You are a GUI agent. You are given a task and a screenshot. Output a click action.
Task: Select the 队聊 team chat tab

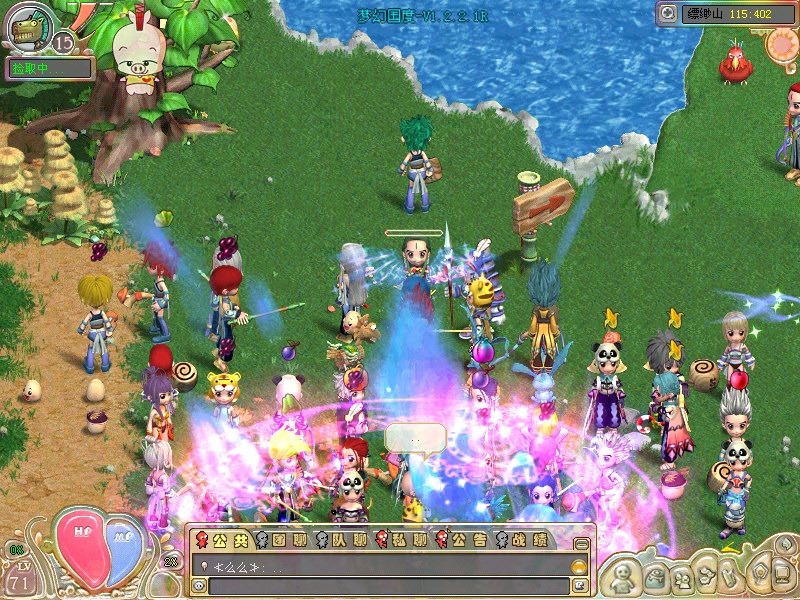[x=339, y=540]
